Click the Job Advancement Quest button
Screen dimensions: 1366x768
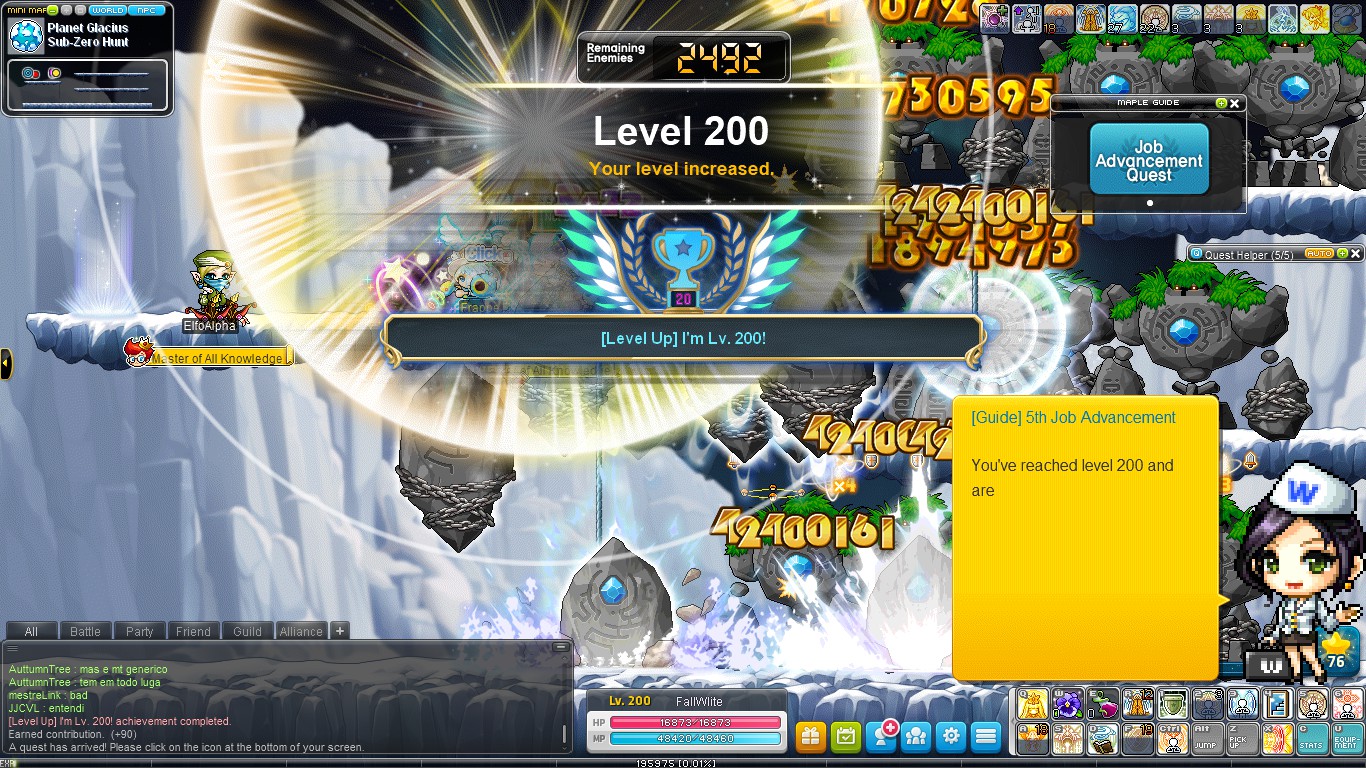(x=1147, y=158)
